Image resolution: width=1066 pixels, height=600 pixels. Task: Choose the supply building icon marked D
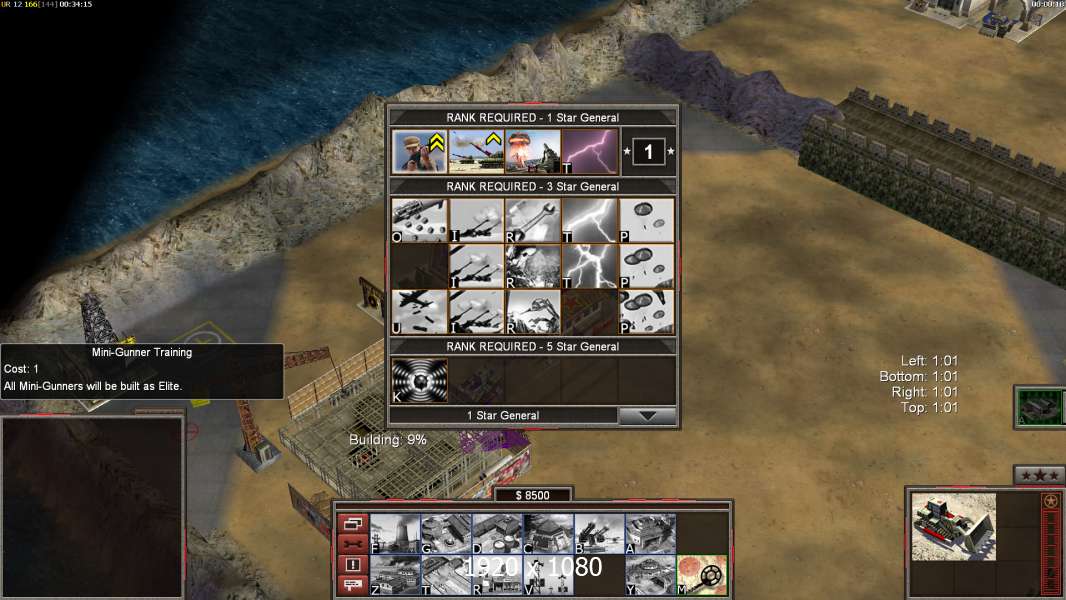pyautogui.click(x=497, y=534)
